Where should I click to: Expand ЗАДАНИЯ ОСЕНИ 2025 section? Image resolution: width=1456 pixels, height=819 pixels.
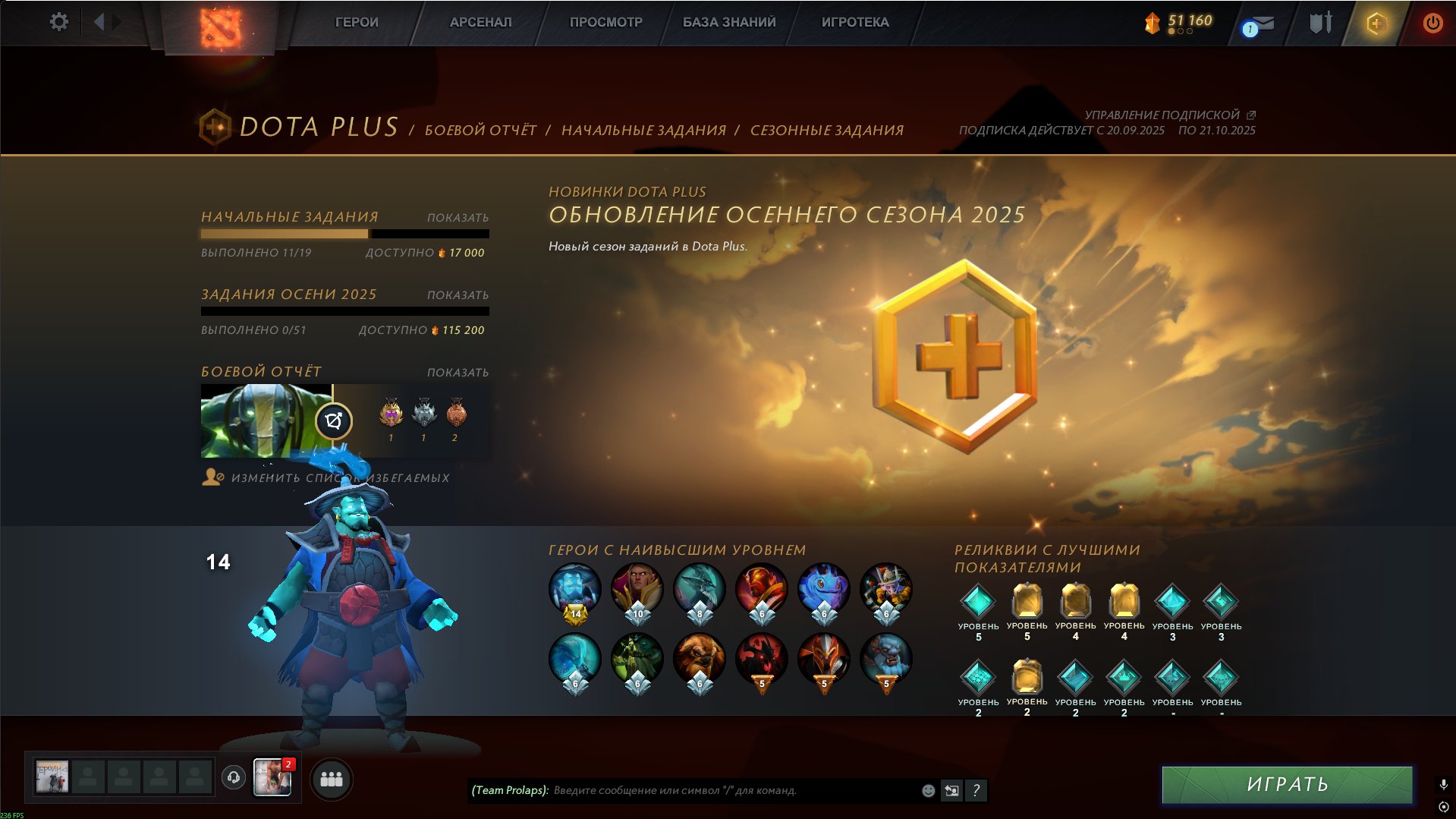click(x=456, y=295)
